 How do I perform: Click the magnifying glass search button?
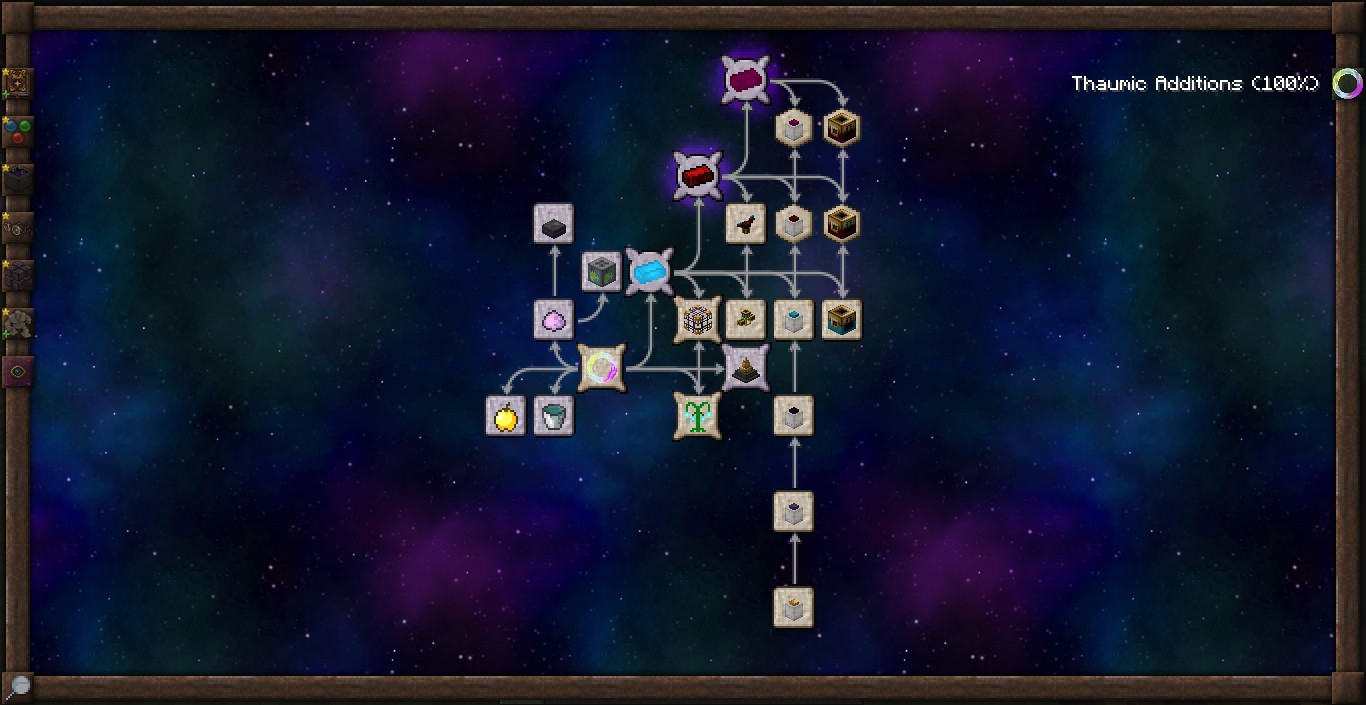(x=18, y=686)
